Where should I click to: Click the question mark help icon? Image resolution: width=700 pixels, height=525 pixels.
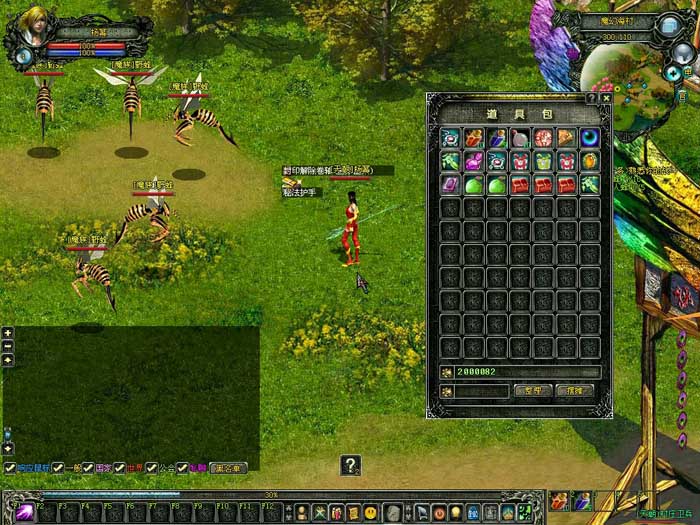pyautogui.click(x=350, y=465)
